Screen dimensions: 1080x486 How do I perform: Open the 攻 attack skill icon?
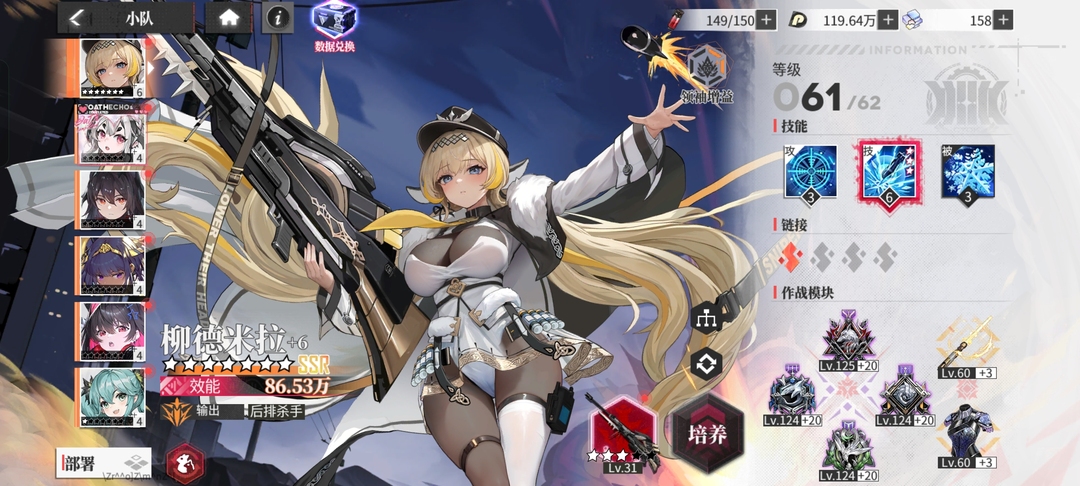810,171
